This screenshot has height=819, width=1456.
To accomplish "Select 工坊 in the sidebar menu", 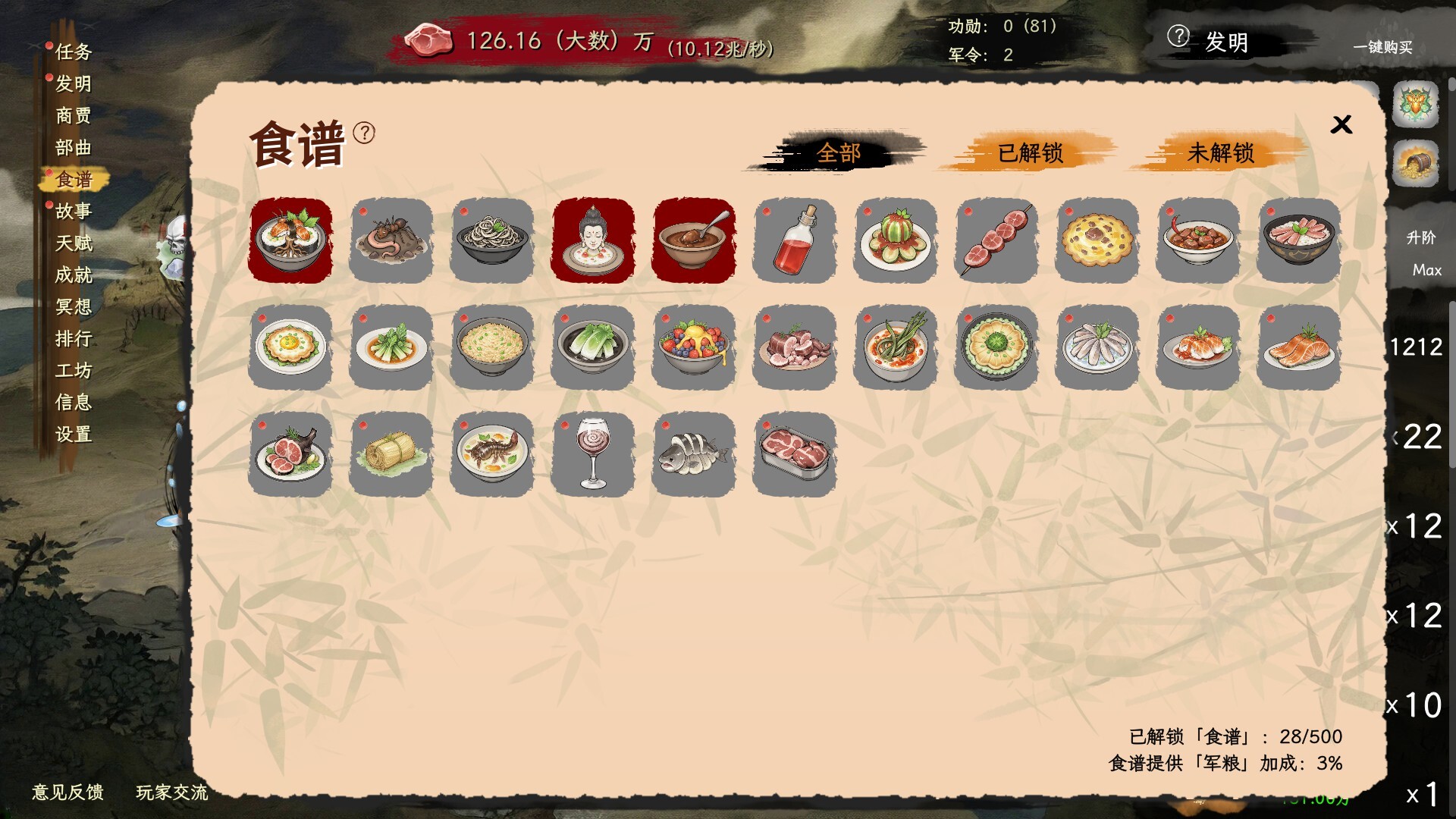I will 75,371.
